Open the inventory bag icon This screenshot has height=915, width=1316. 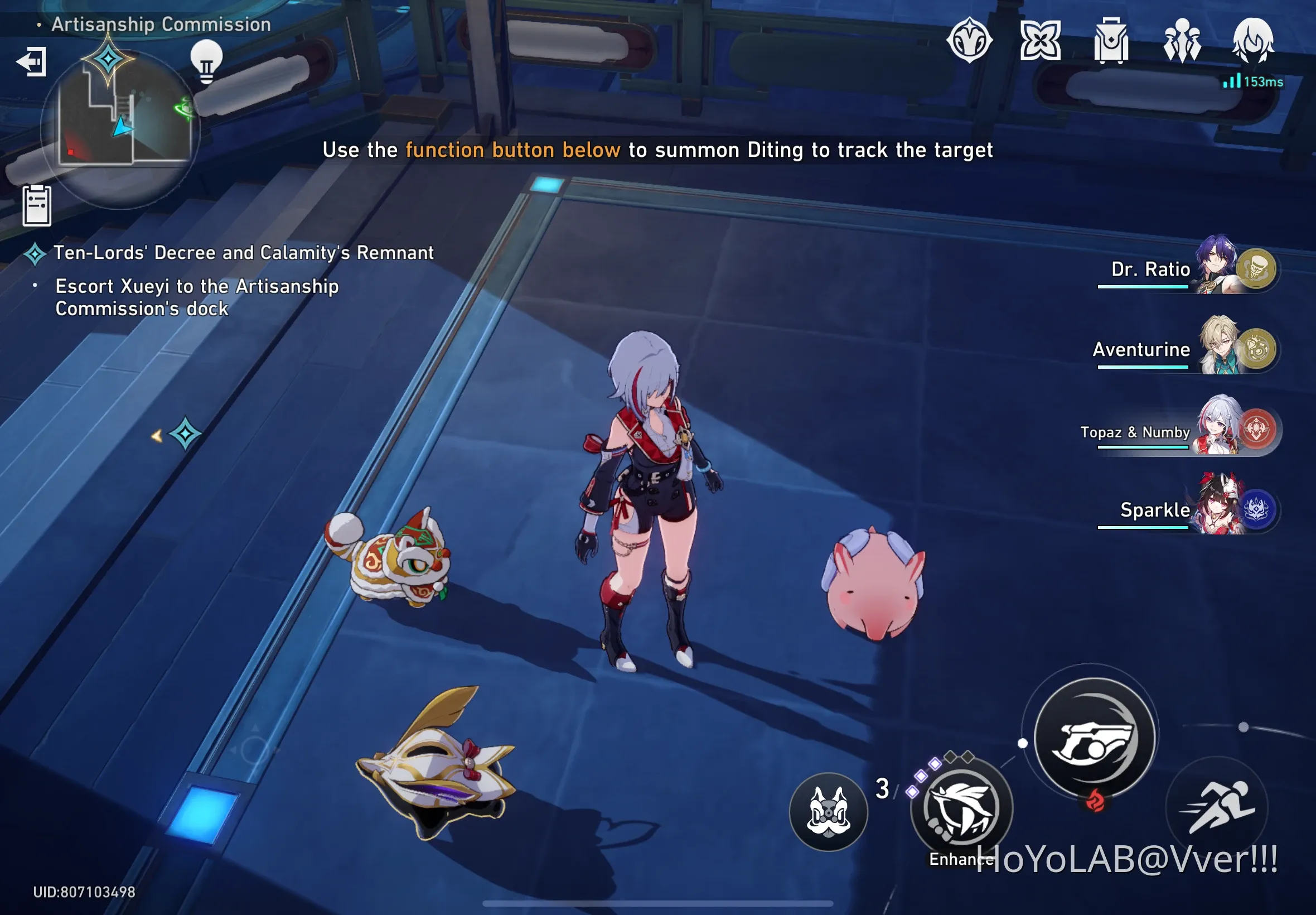(x=1110, y=41)
